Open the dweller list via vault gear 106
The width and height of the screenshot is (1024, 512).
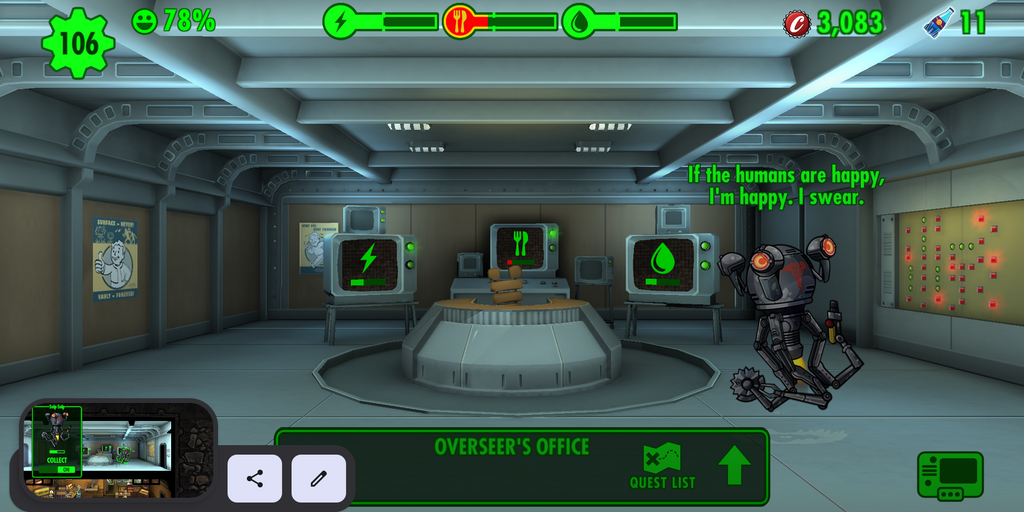(x=77, y=42)
